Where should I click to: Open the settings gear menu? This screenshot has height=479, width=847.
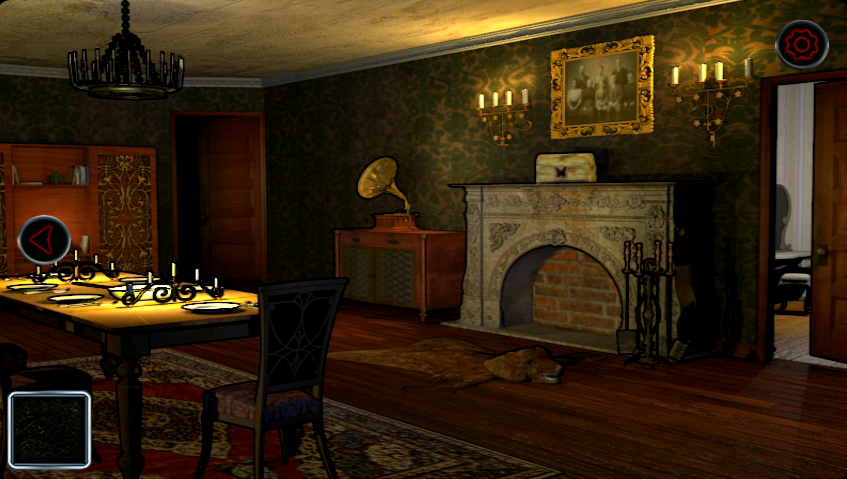point(801,45)
